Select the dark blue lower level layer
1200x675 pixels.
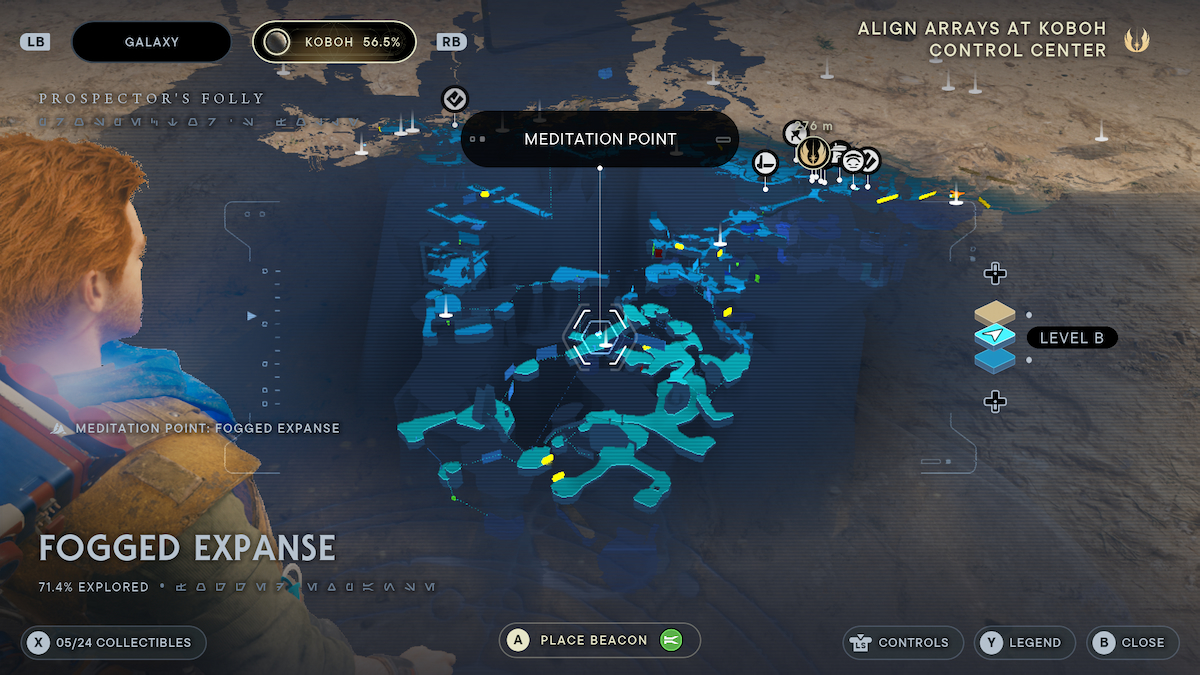tap(994, 360)
